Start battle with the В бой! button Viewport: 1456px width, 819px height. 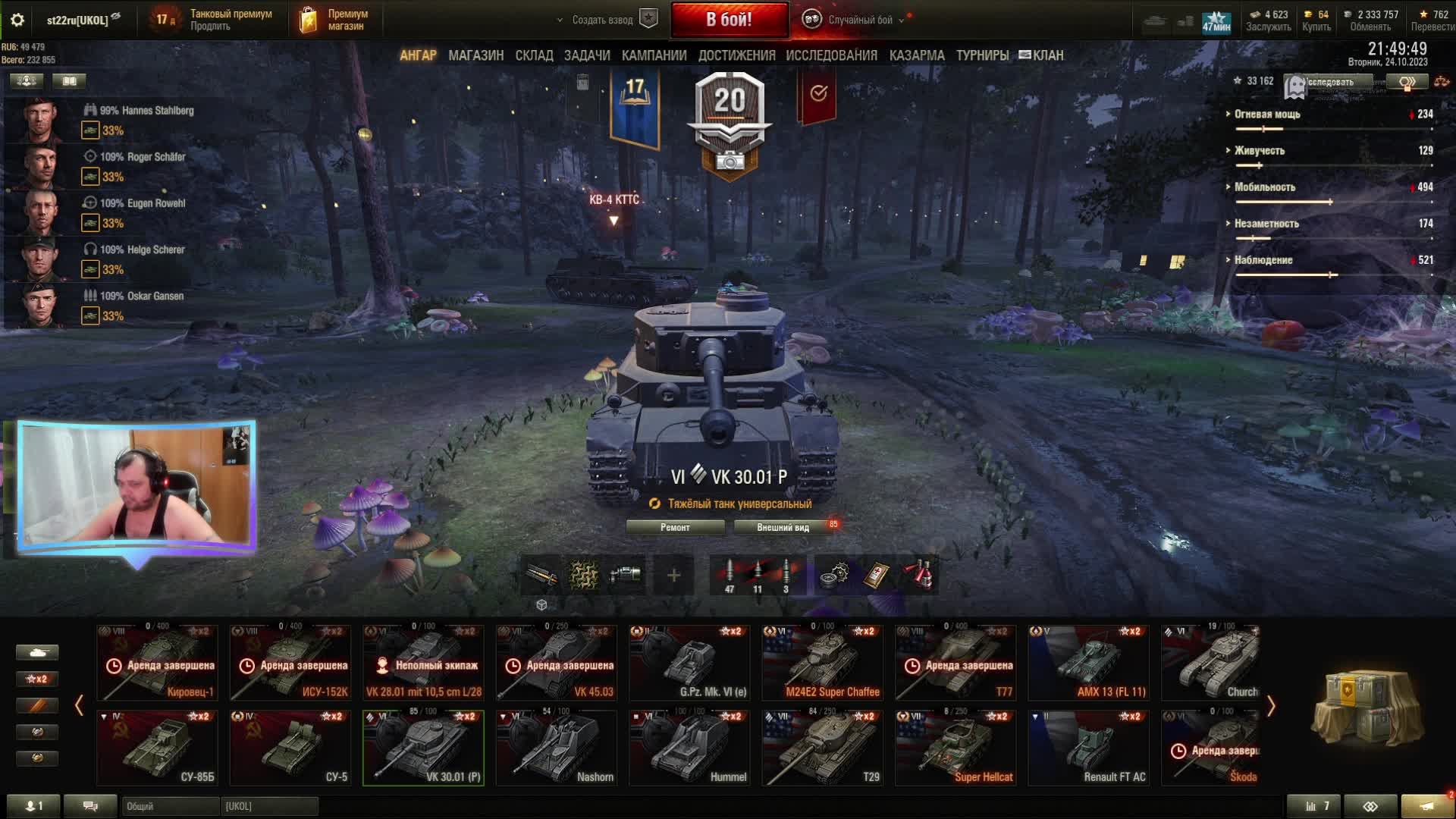(x=729, y=20)
